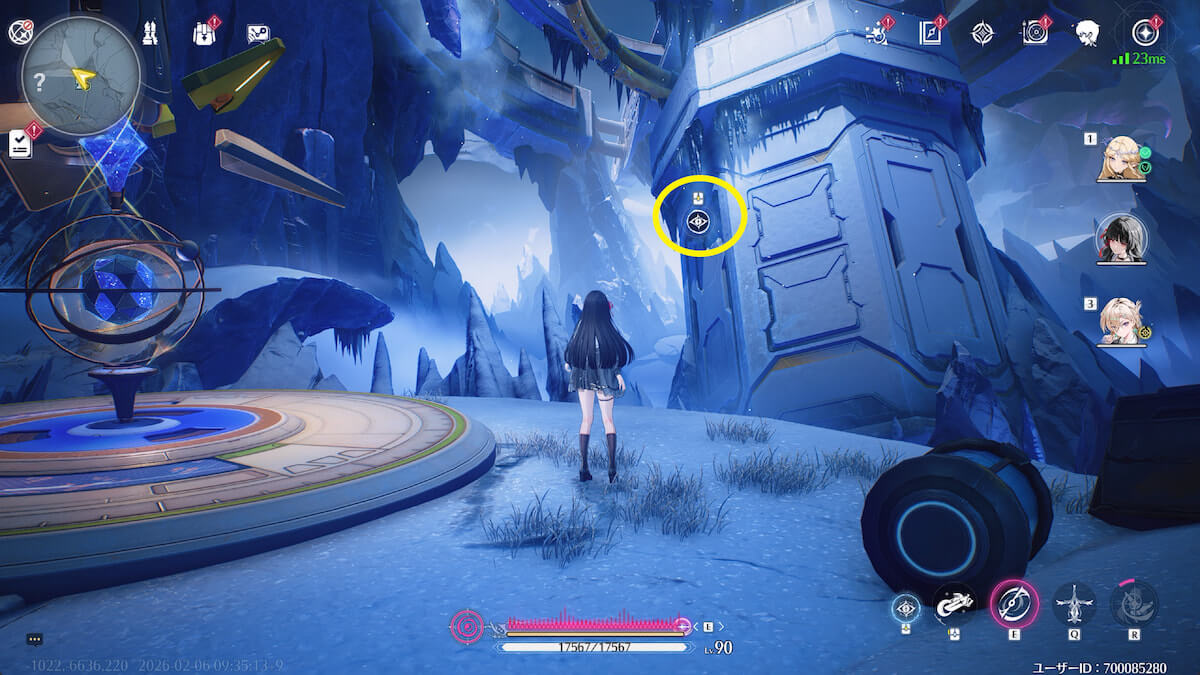Switch to the first party member portrait

point(1121,159)
